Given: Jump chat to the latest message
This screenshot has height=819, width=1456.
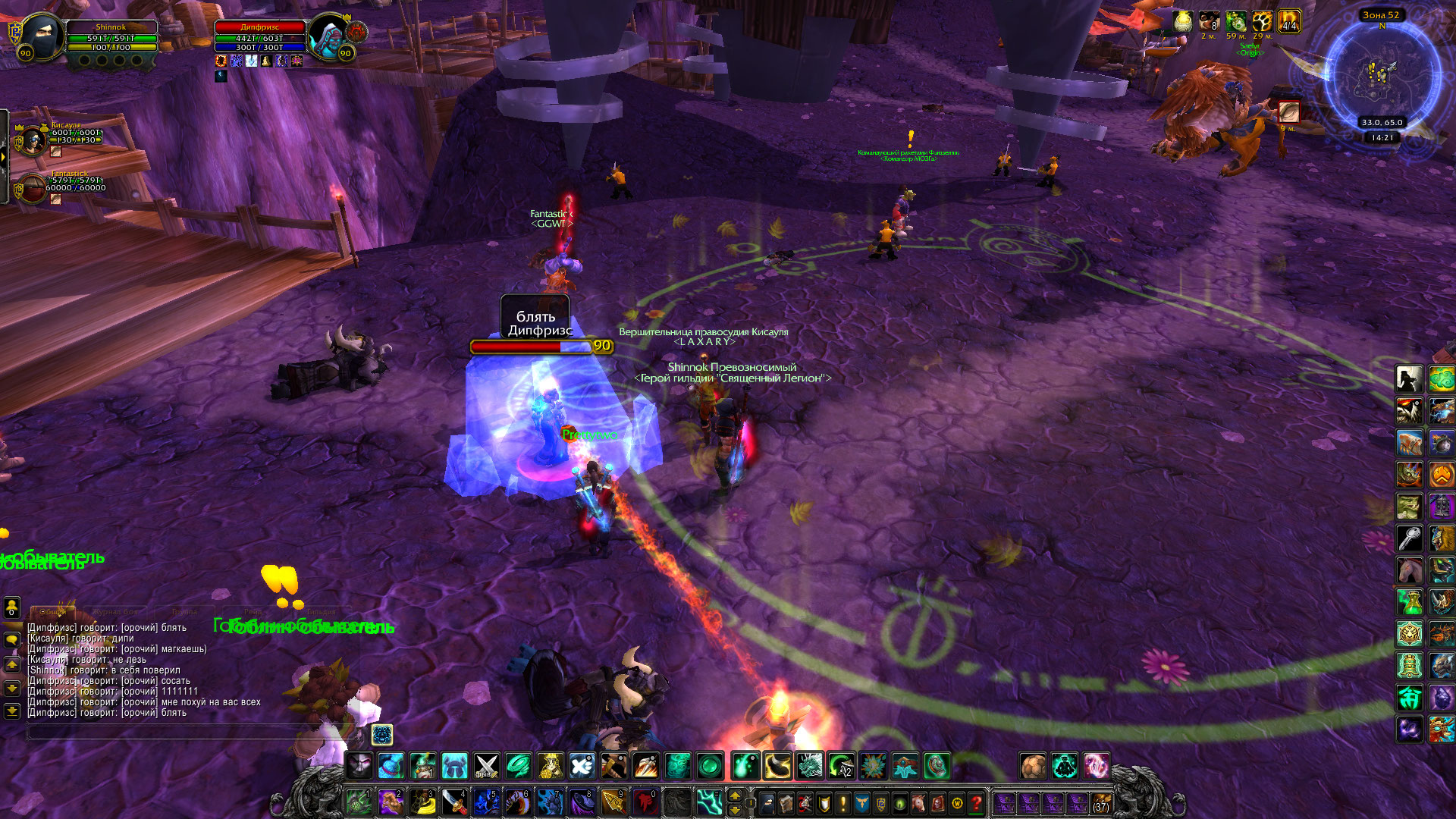Looking at the screenshot, I should coord(12,711).
